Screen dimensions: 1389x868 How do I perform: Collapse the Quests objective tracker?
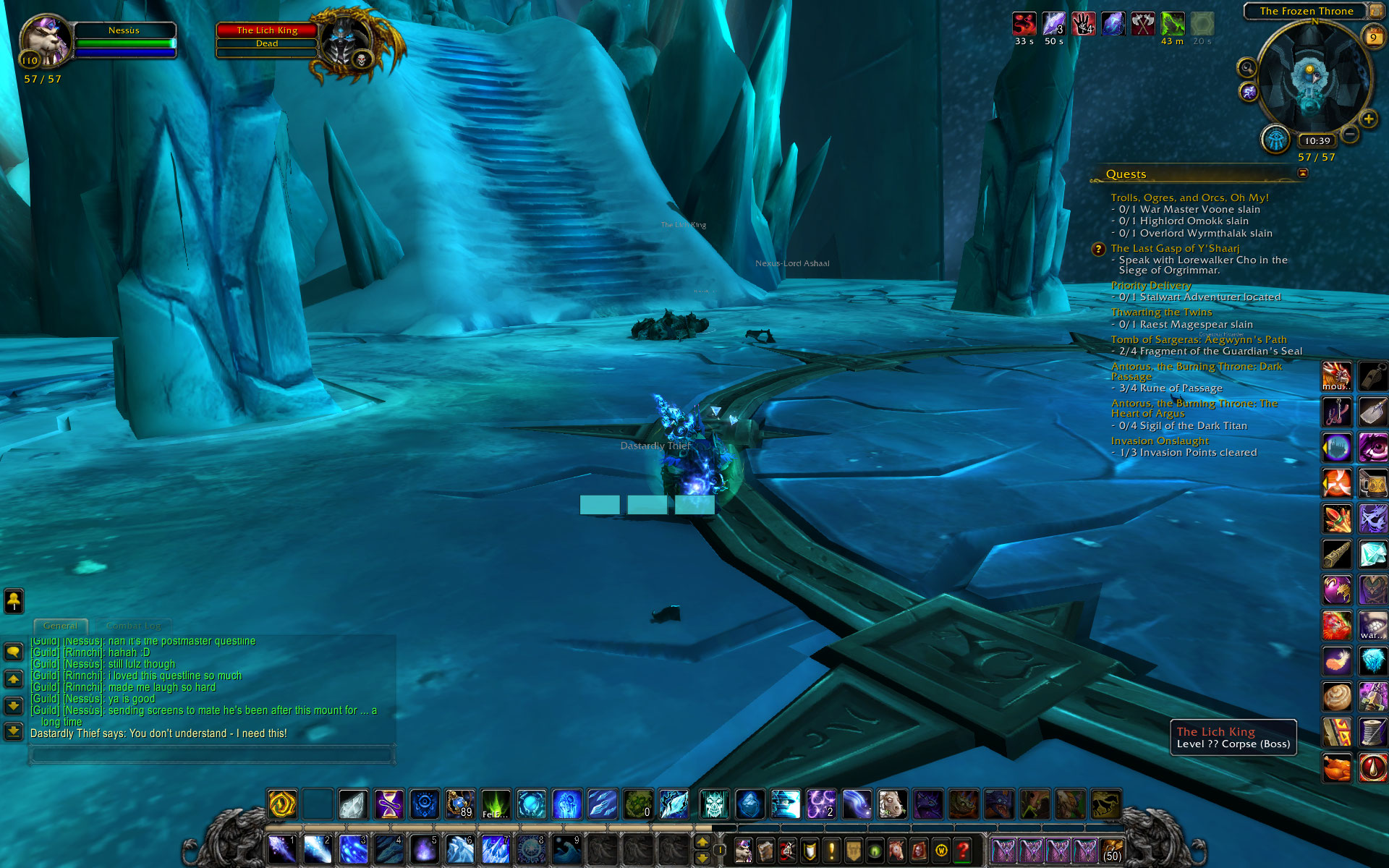tap(1303, 173)
